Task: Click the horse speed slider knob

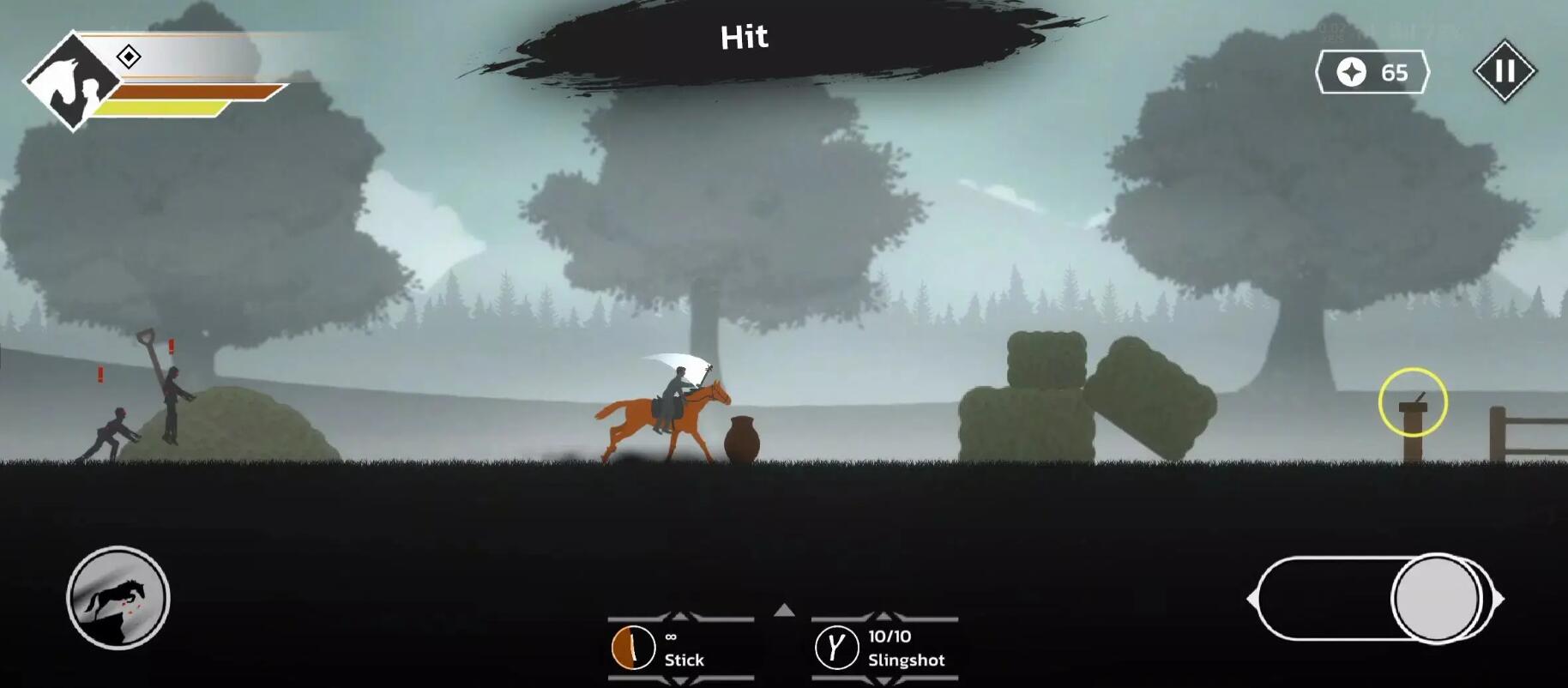Action: point(1437,599)
